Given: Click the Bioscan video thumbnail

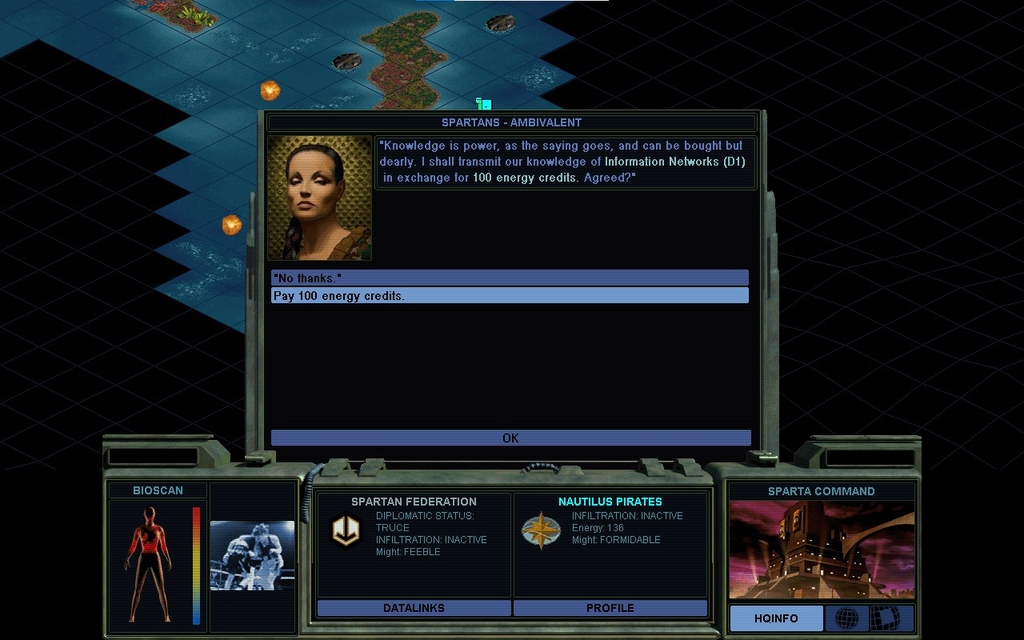Looking at the screenshot, I should [x=252, y=555].
